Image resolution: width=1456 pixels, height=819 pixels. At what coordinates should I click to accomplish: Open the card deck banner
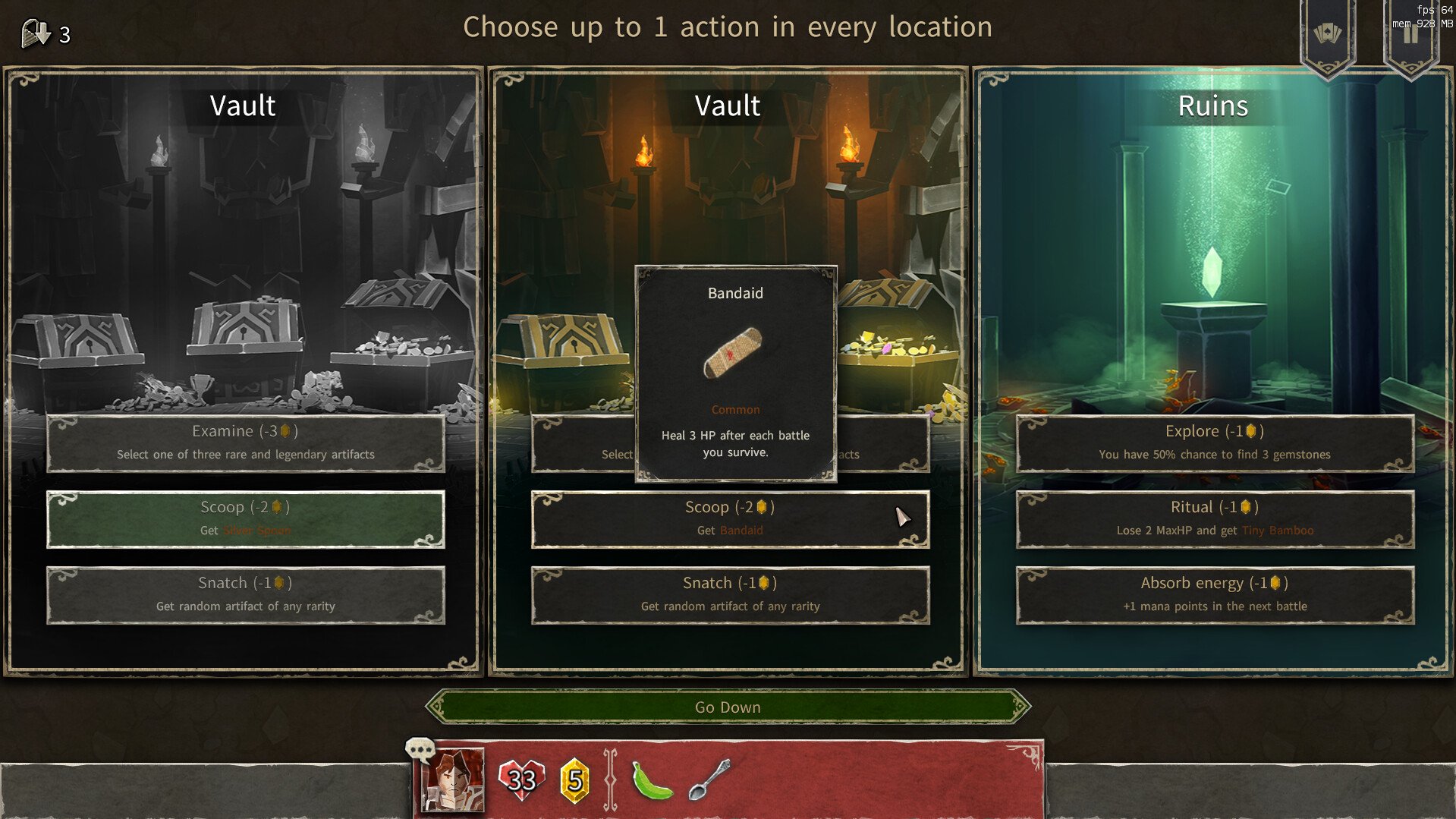tap(1327, 35)
